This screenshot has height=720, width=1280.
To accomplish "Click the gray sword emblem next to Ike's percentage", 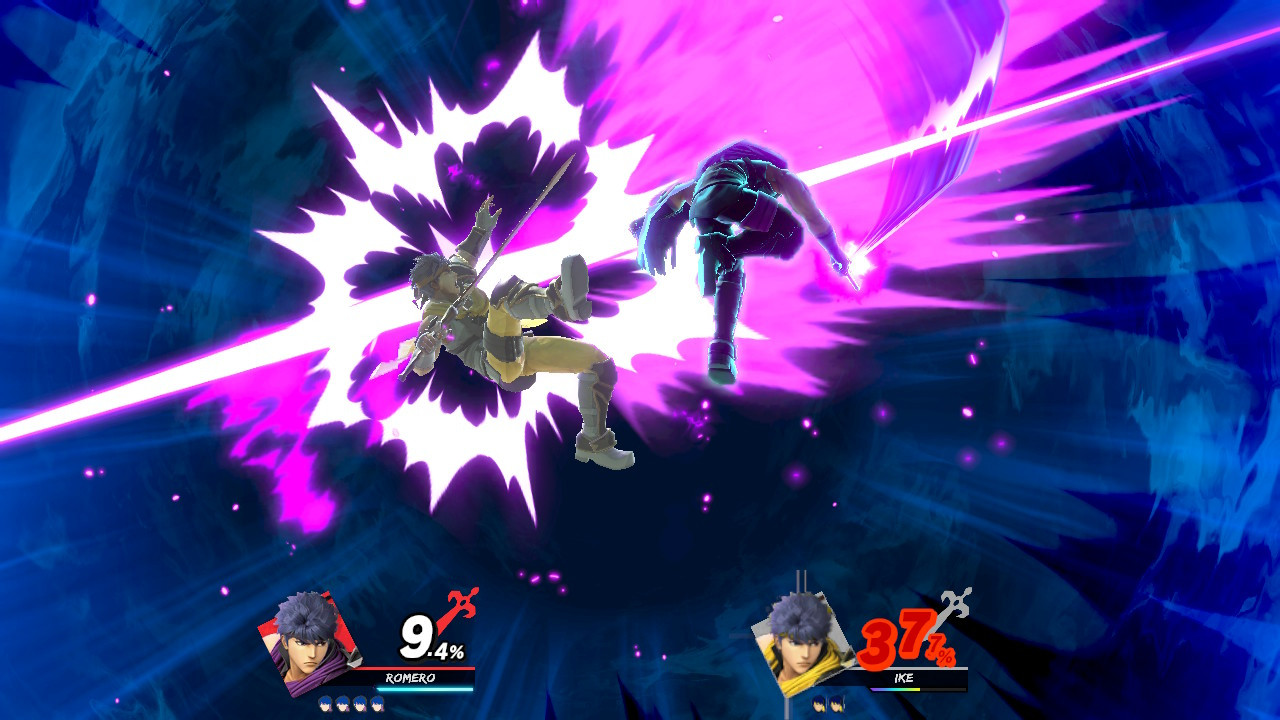I will click(954, 602).
